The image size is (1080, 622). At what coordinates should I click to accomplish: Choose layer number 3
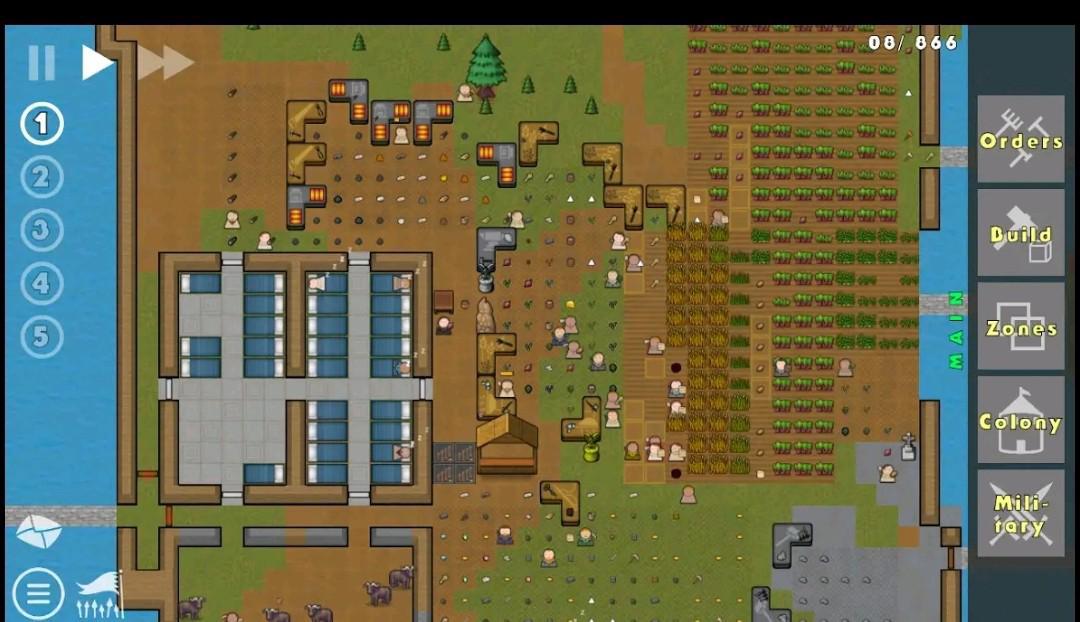[x=41, y=231]
